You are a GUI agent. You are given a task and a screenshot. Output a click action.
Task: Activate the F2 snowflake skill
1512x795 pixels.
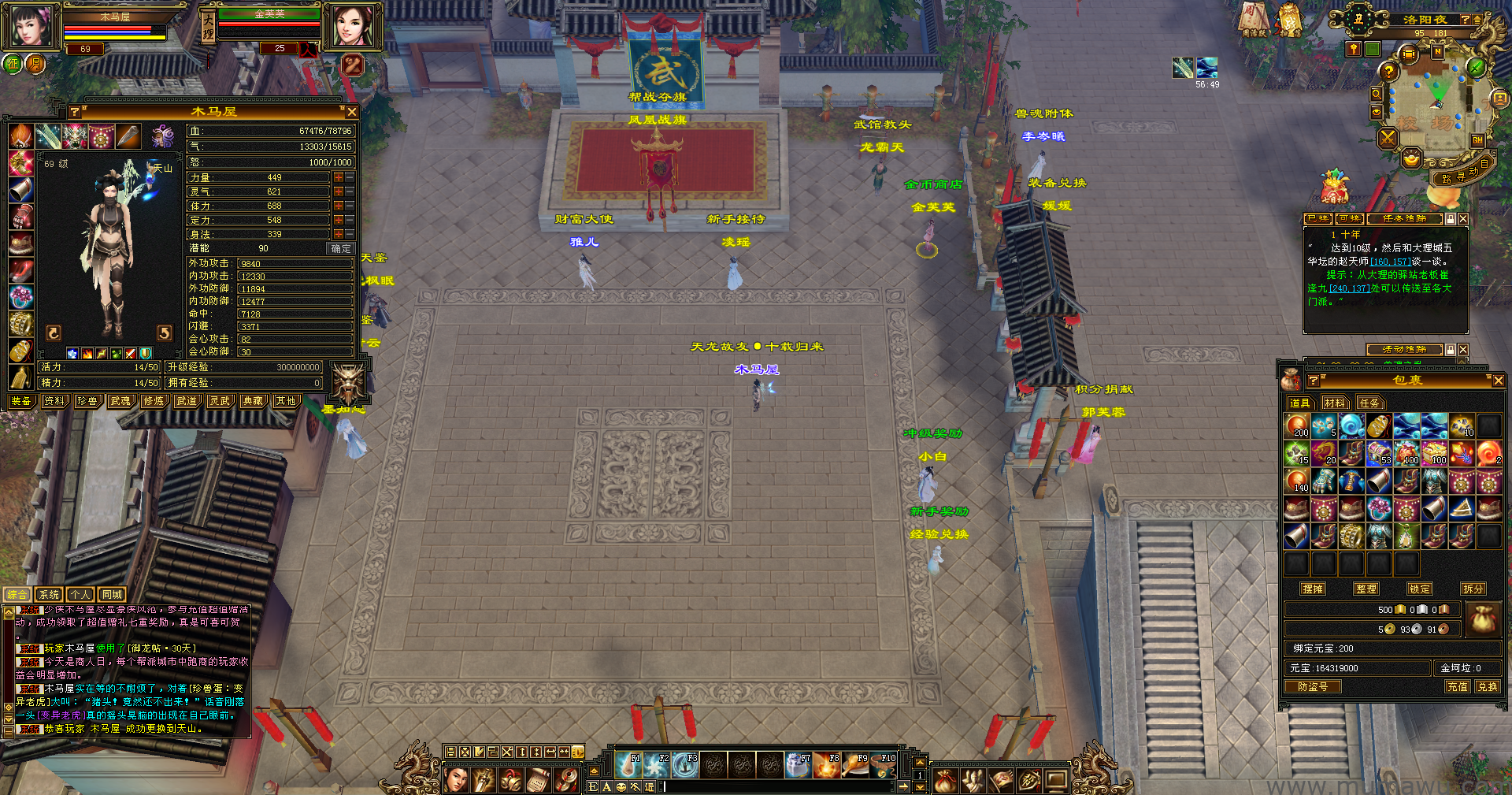pyautogui.click(x=656, y=764)
